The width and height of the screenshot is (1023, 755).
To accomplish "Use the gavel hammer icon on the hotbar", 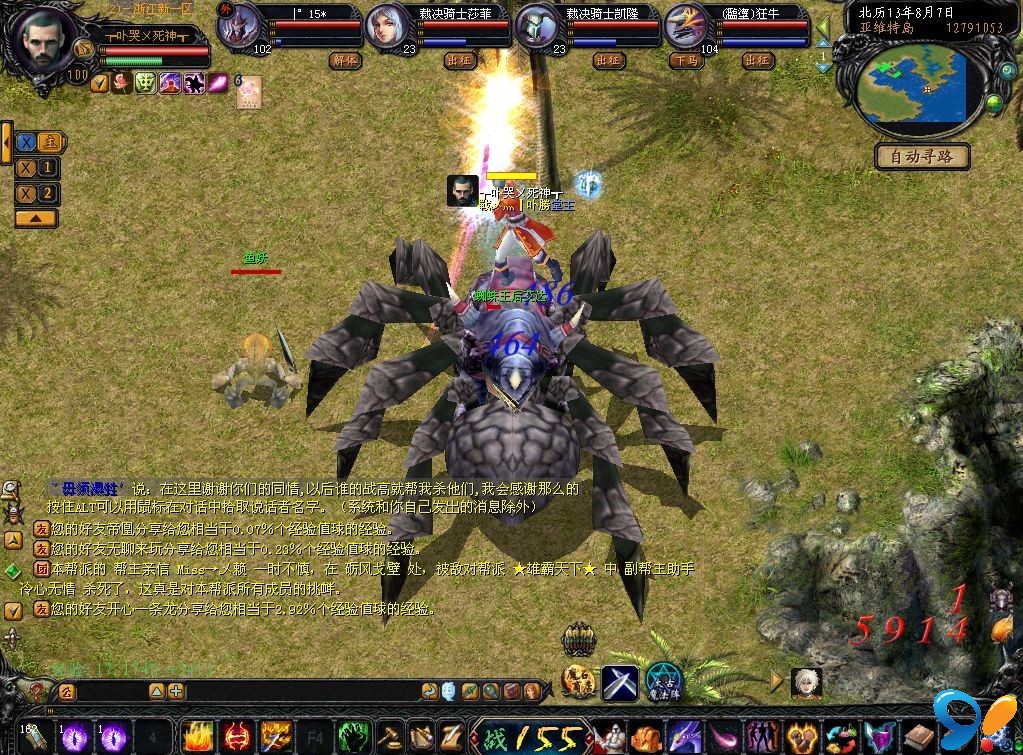I will pyautogui.click(x=389, y=738).
